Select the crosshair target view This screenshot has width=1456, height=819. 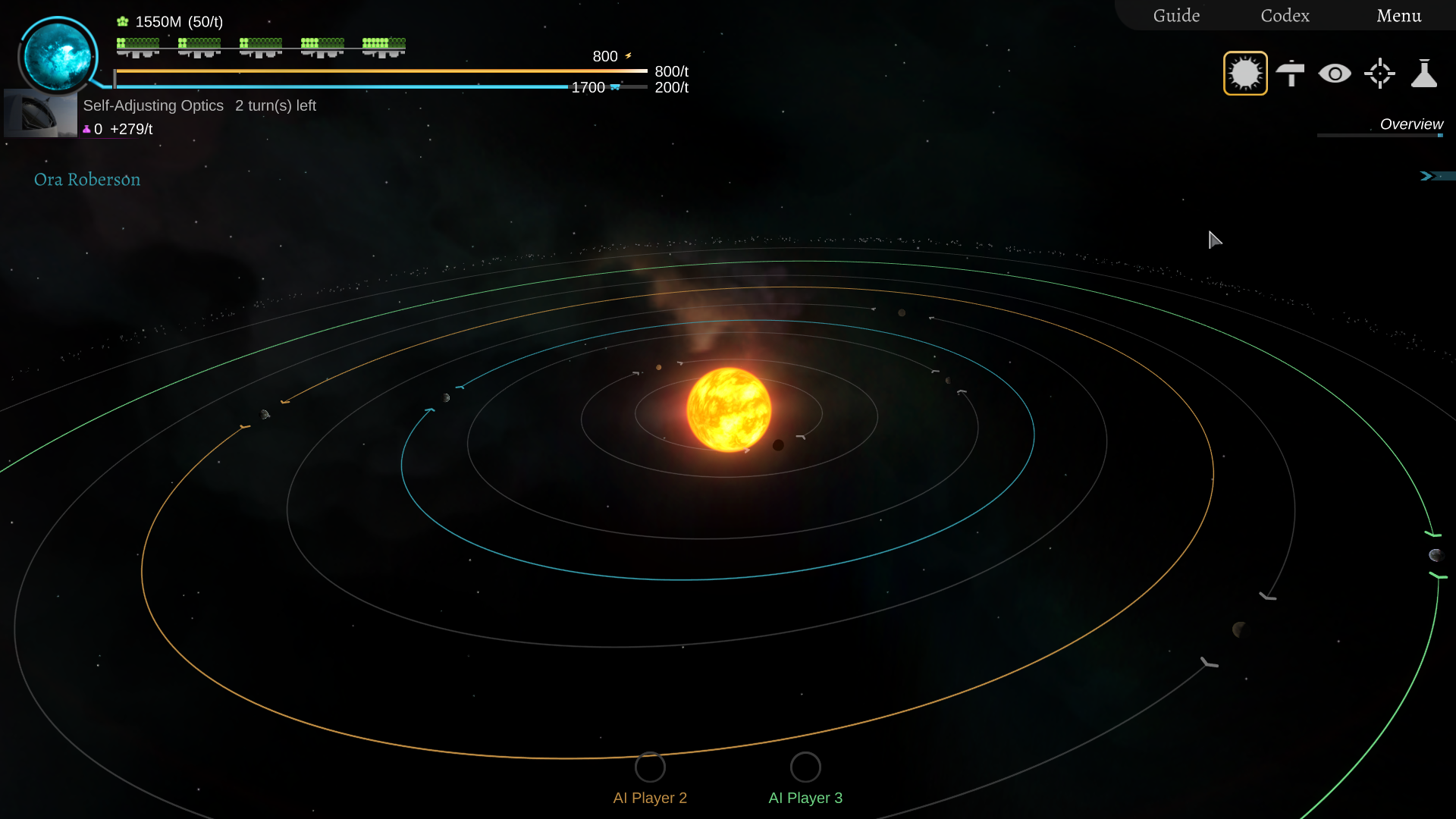[1379, 74]
